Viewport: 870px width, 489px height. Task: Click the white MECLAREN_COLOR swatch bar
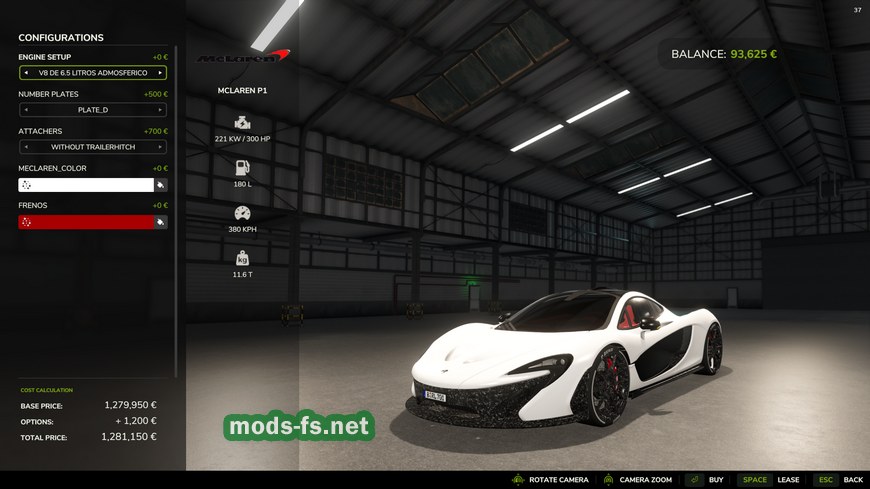86,185
